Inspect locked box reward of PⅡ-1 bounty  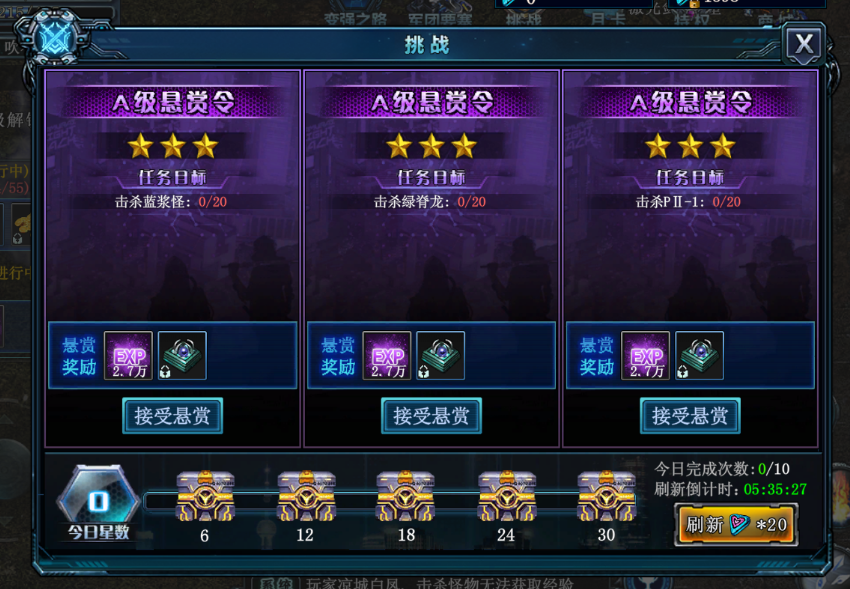click(x=700, y=356)
